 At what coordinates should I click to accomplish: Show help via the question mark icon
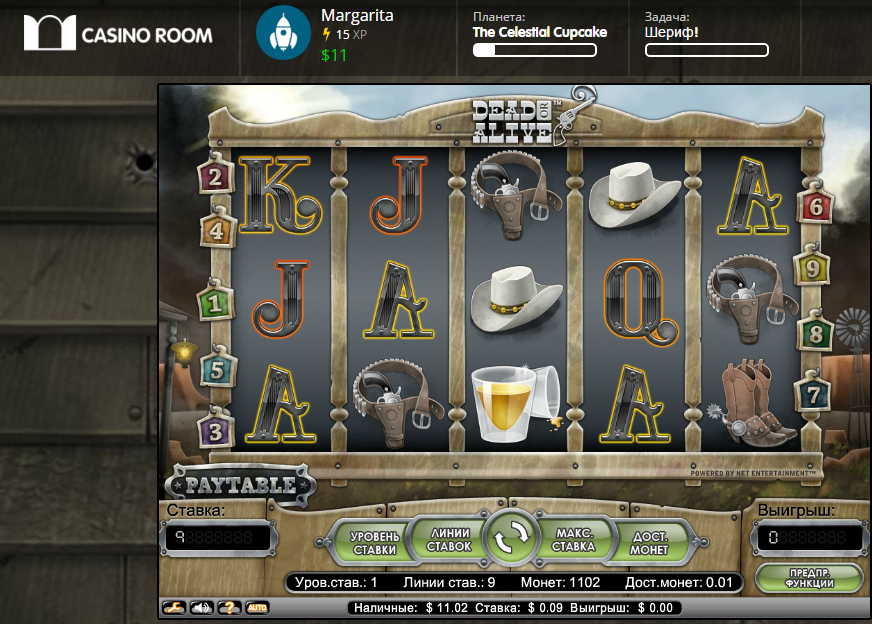coord(229,607)
